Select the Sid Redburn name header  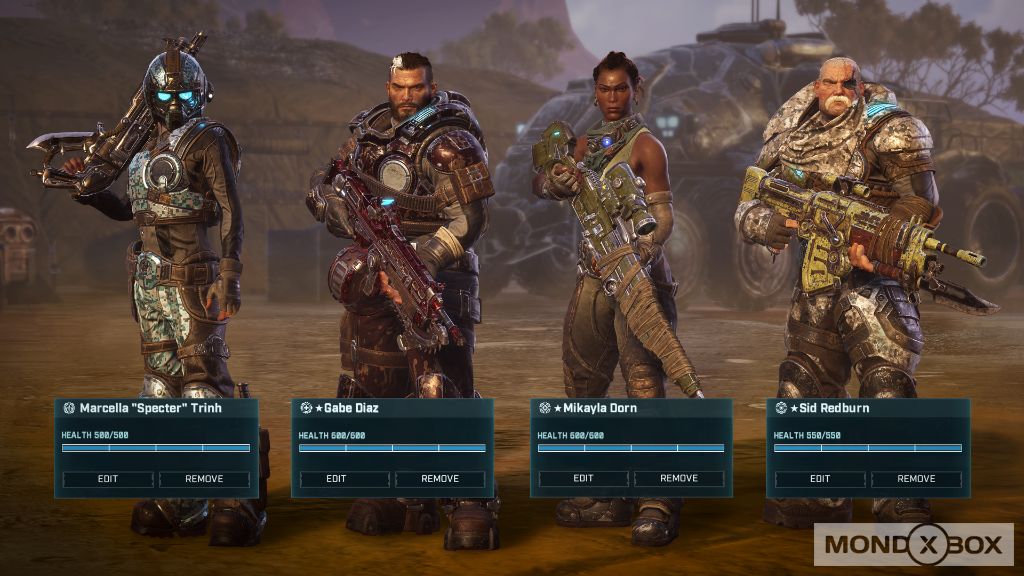coord(830,408)
